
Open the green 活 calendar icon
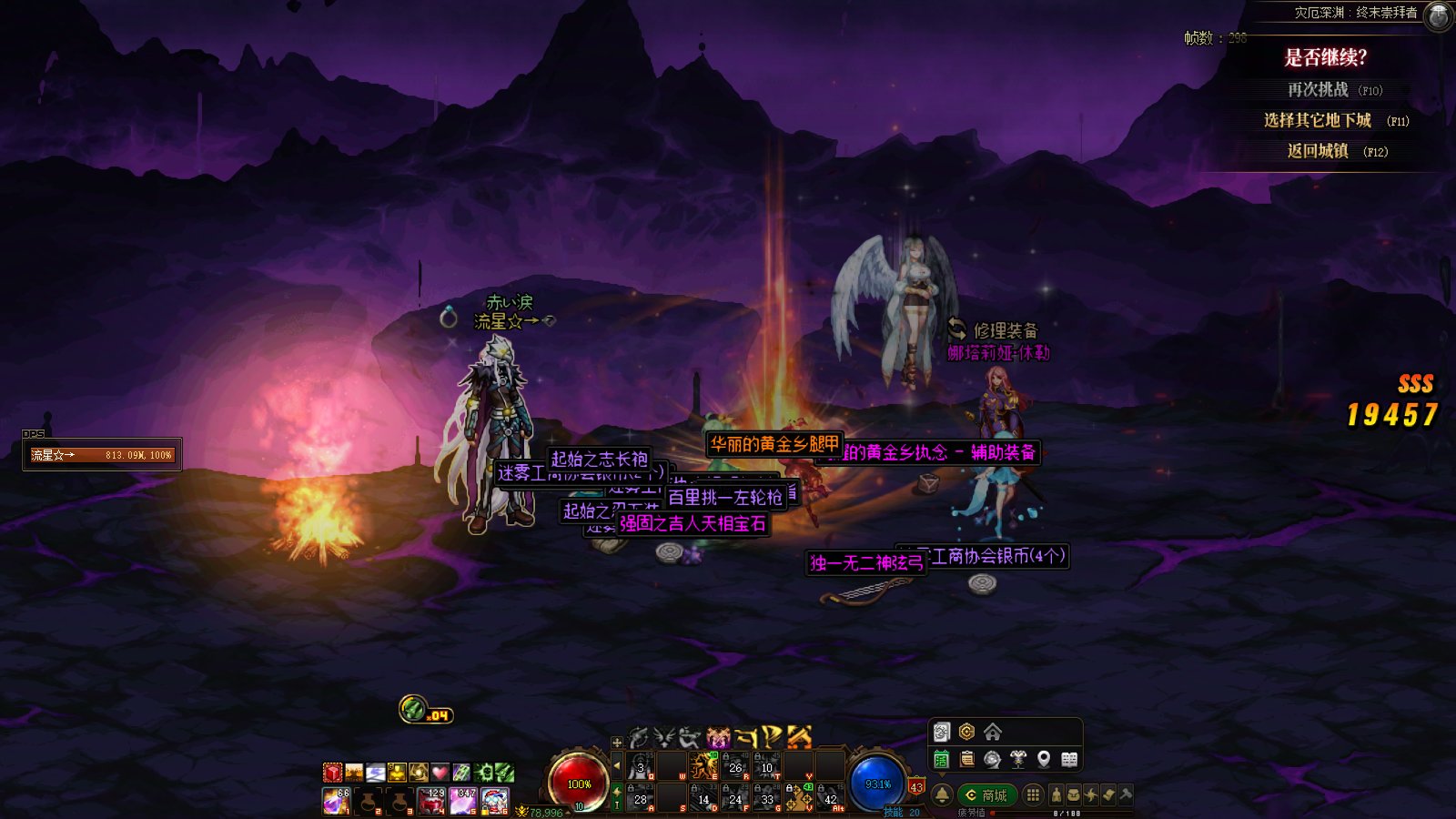(x=942, y=759)
